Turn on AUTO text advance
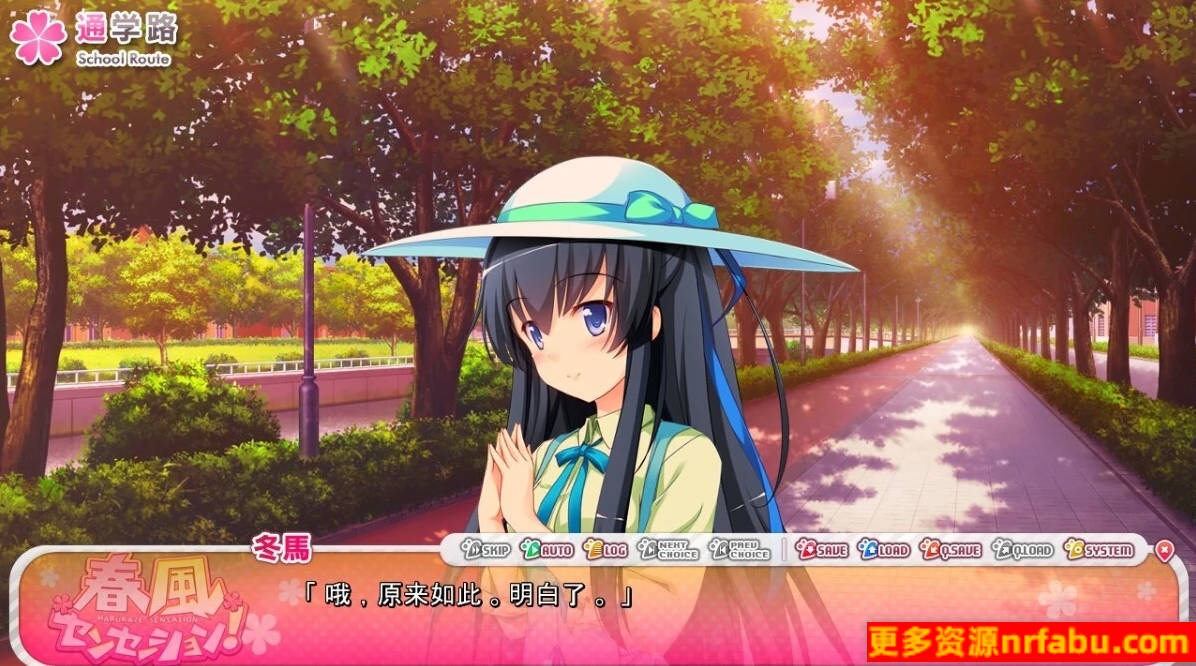Viewport: 1196px width, 666px height. (x=547, y=550)
